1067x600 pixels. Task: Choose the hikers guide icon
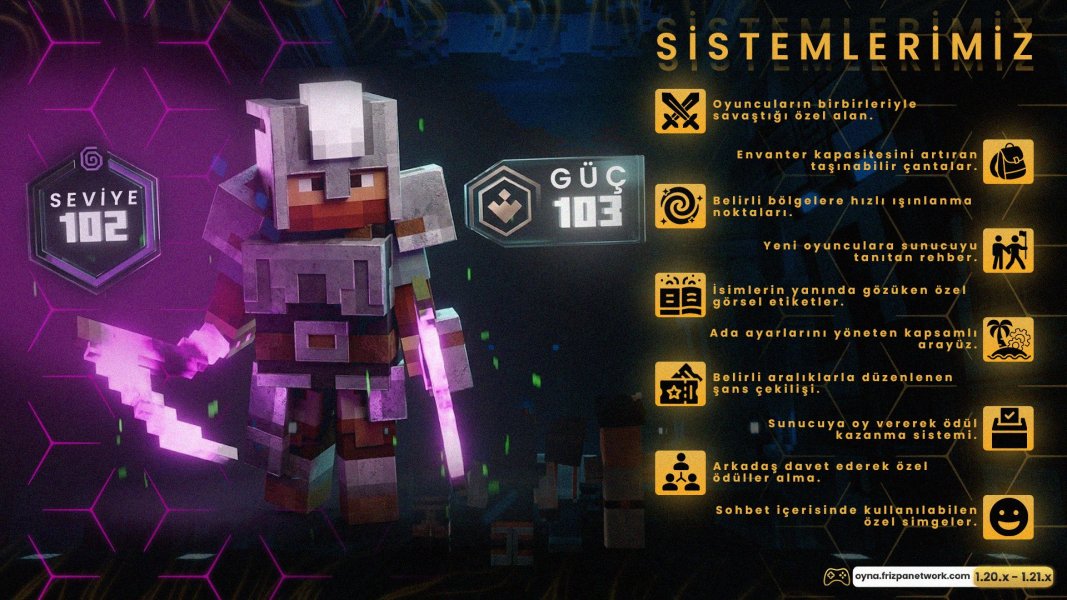(1008, 251)
